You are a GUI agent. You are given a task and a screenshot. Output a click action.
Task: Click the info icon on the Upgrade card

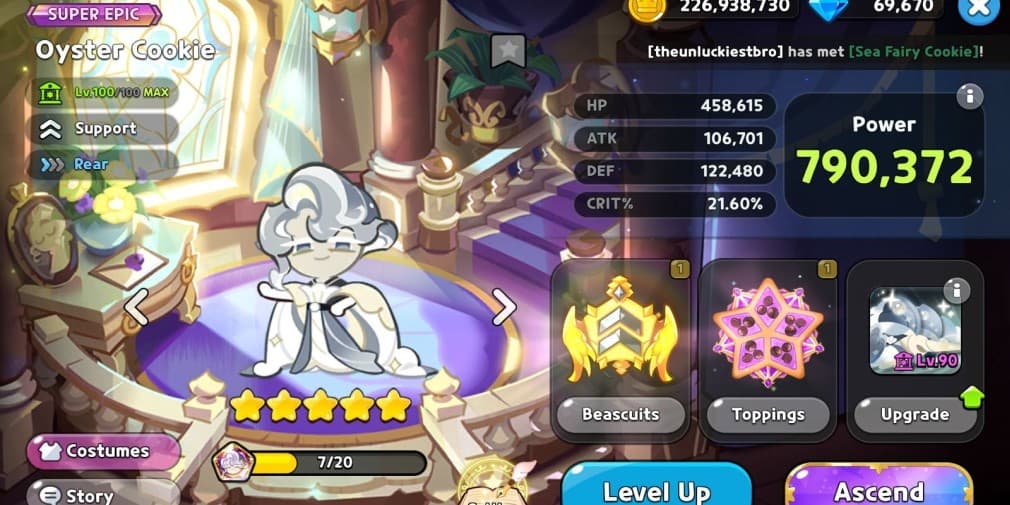(956, 290)
